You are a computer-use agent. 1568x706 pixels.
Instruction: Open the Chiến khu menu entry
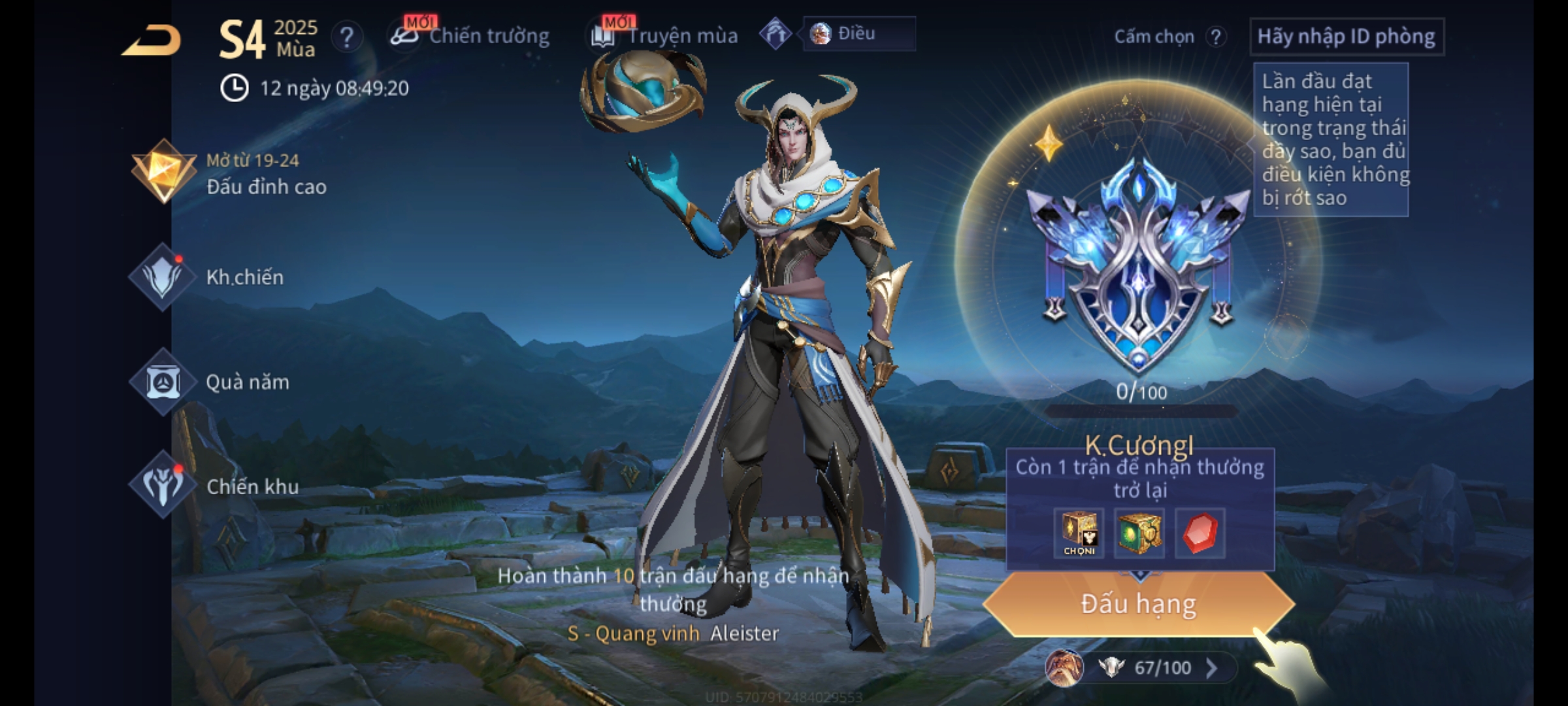(216, 486)
